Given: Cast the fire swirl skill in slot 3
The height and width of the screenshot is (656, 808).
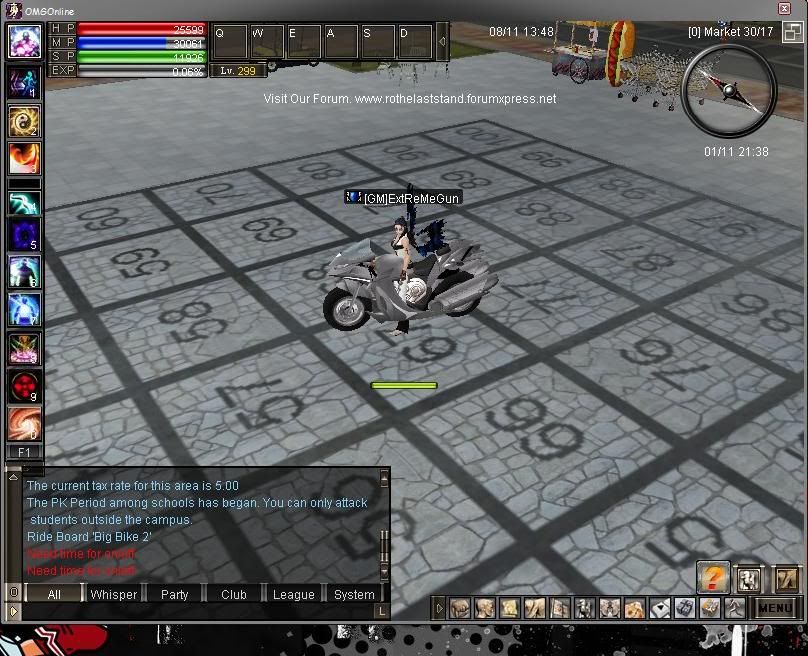Looking at the screenshot, I should (x=24, y=158).
